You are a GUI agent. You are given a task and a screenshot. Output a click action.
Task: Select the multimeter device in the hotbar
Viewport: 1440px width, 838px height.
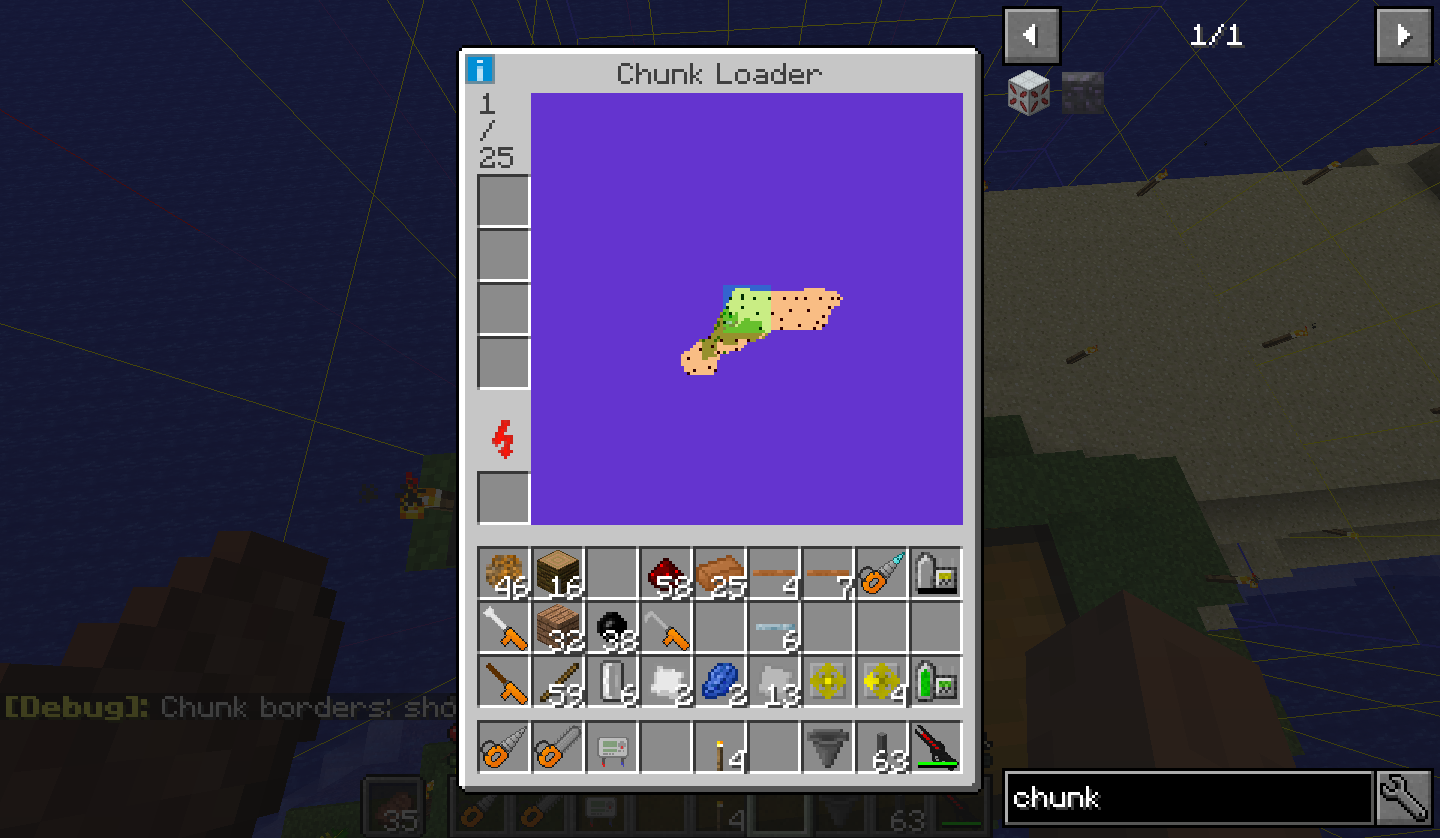click(x=612, y=747)
